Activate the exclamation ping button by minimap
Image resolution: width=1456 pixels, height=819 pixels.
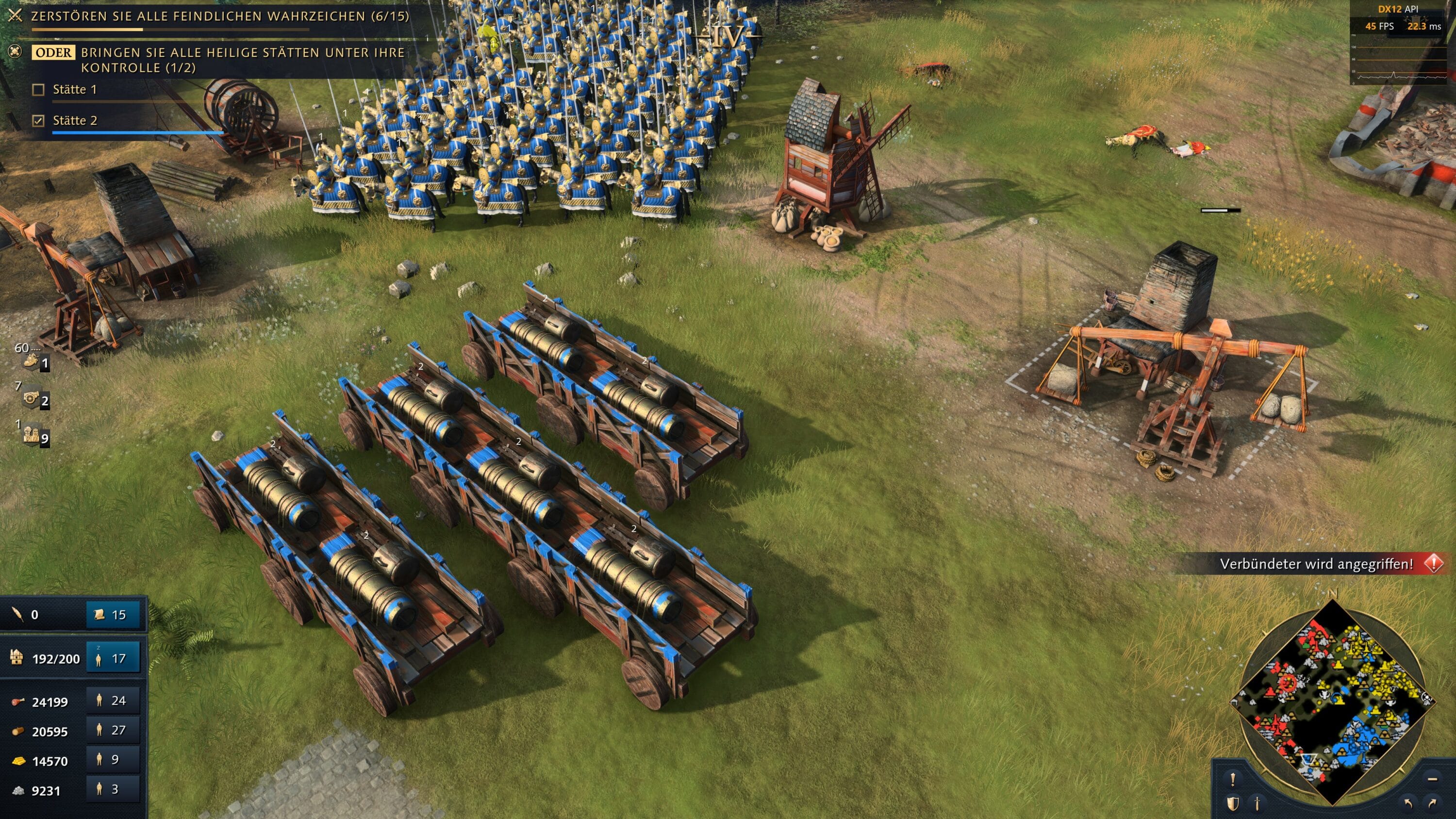click(x=1233, y=779)
